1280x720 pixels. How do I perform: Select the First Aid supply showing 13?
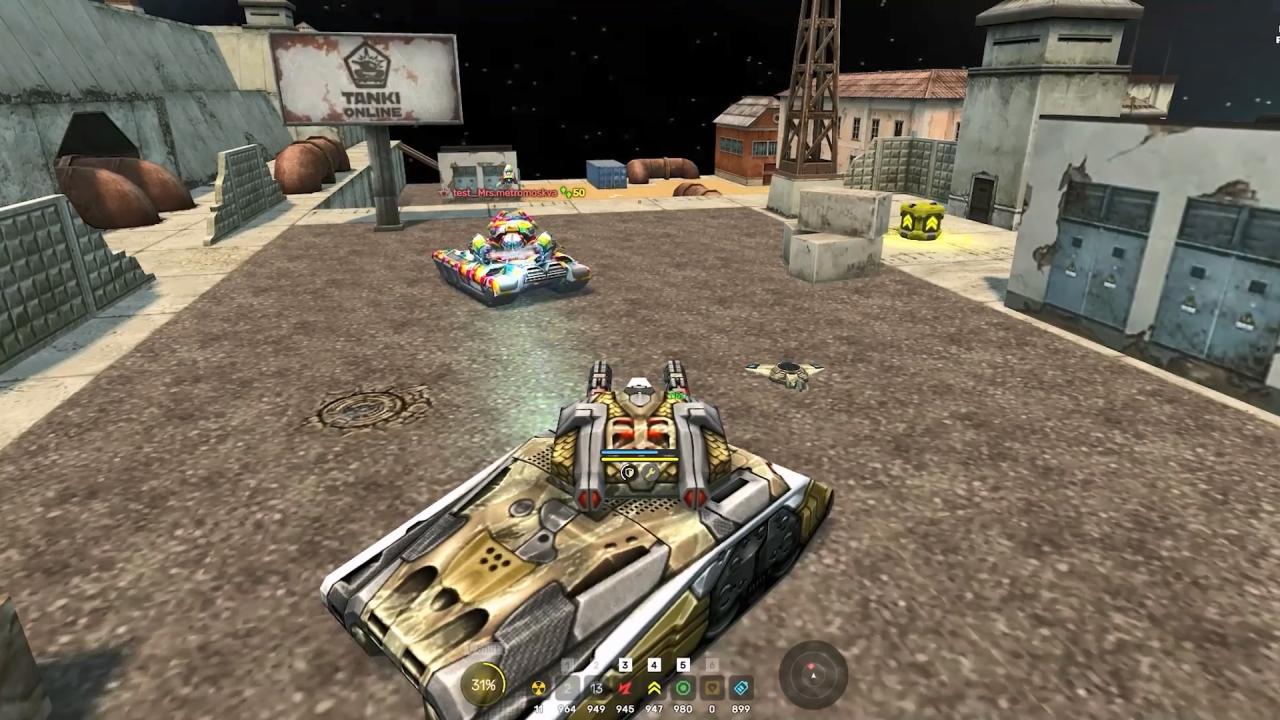click(595, 688)
